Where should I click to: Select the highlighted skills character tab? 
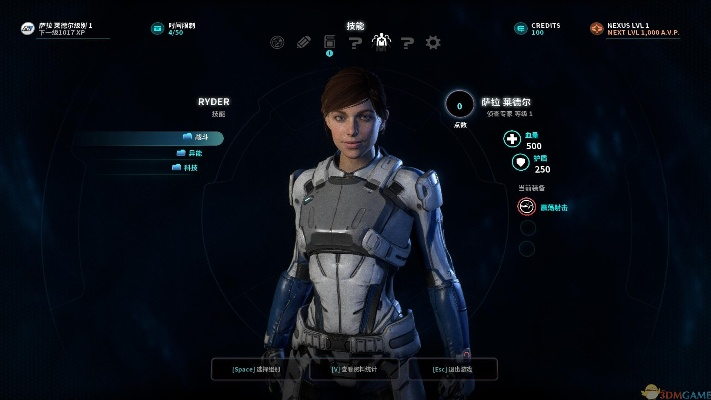coord(381,42)
